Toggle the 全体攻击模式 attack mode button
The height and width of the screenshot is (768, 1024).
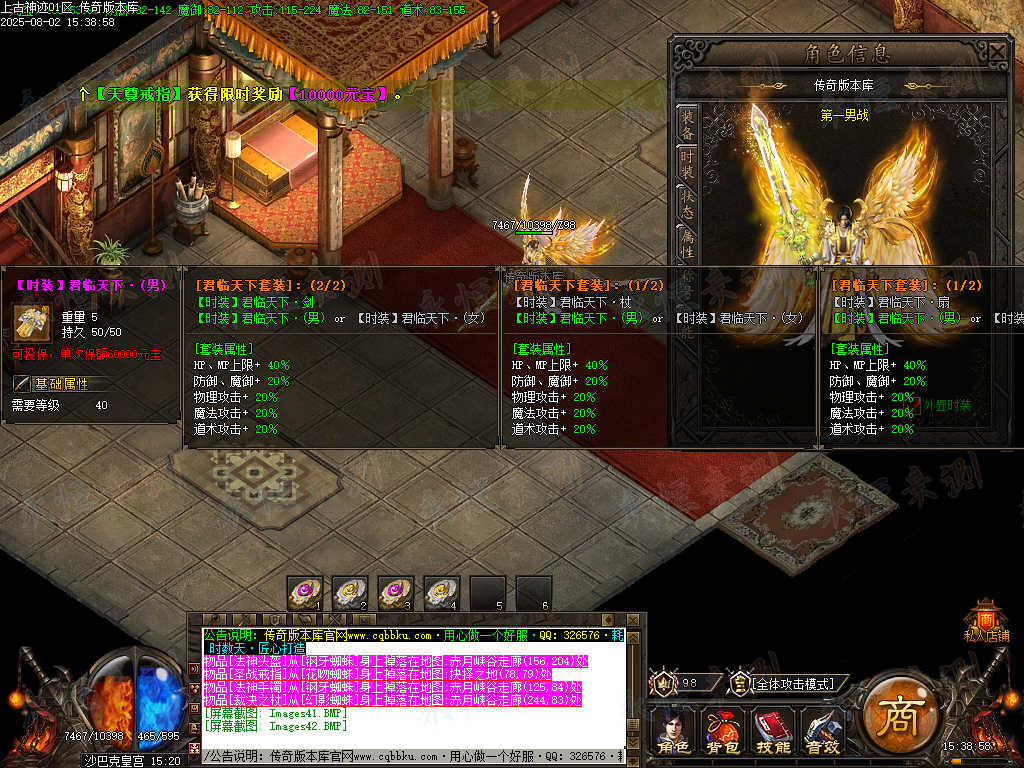coord(790,684)
